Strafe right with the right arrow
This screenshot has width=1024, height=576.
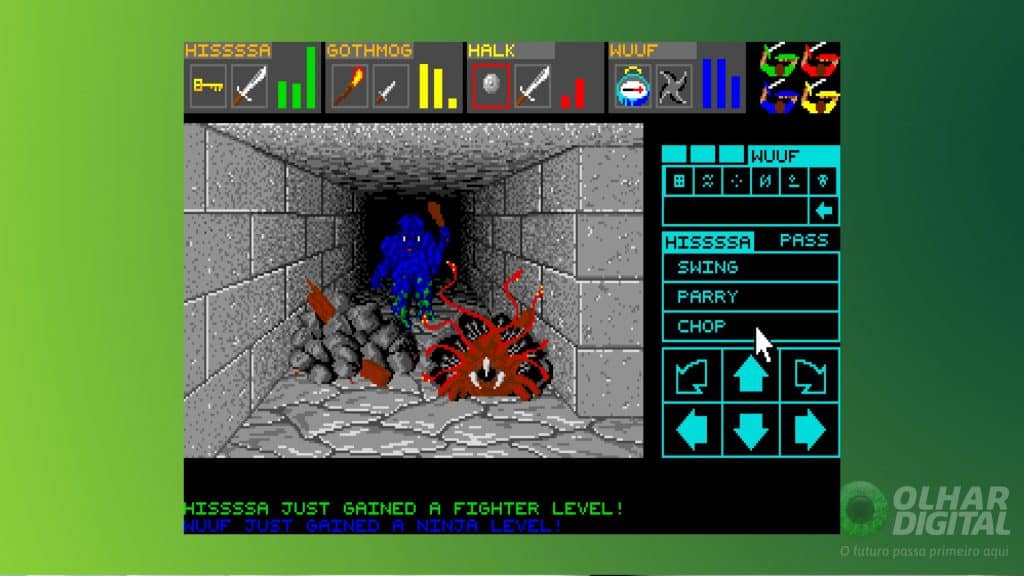click(810, 430)
